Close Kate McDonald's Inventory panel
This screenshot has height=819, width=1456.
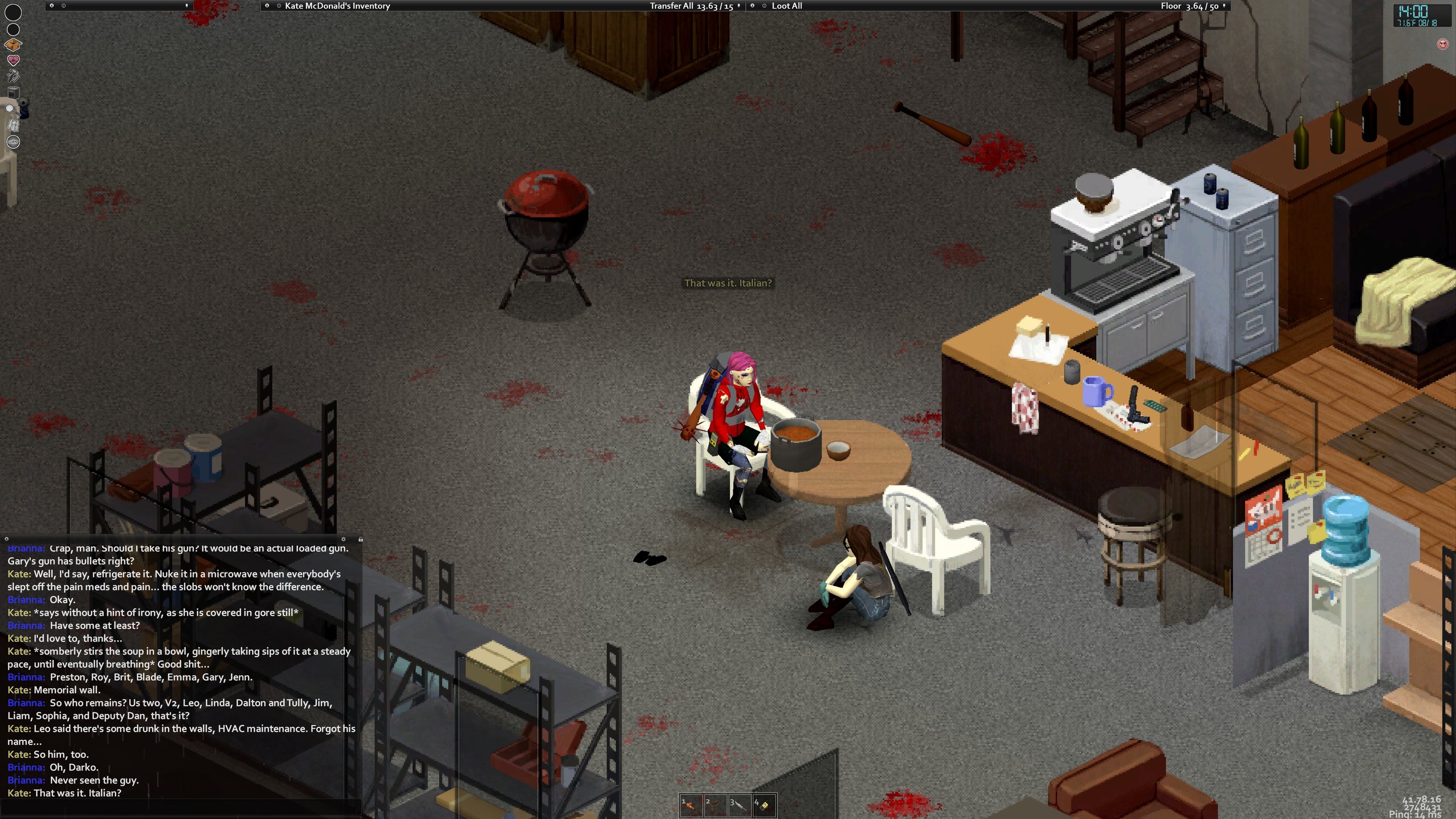pyautogui.click(x=267, y=6)
